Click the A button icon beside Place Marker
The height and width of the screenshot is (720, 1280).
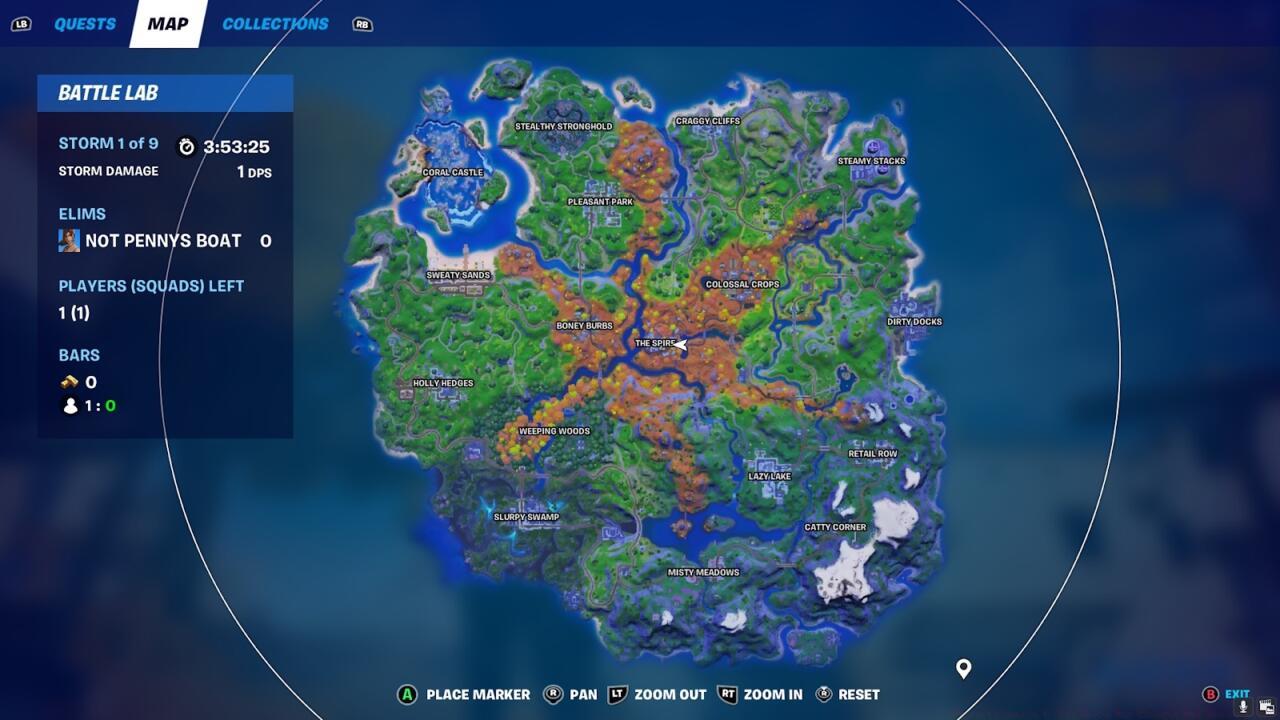(408, 694)
